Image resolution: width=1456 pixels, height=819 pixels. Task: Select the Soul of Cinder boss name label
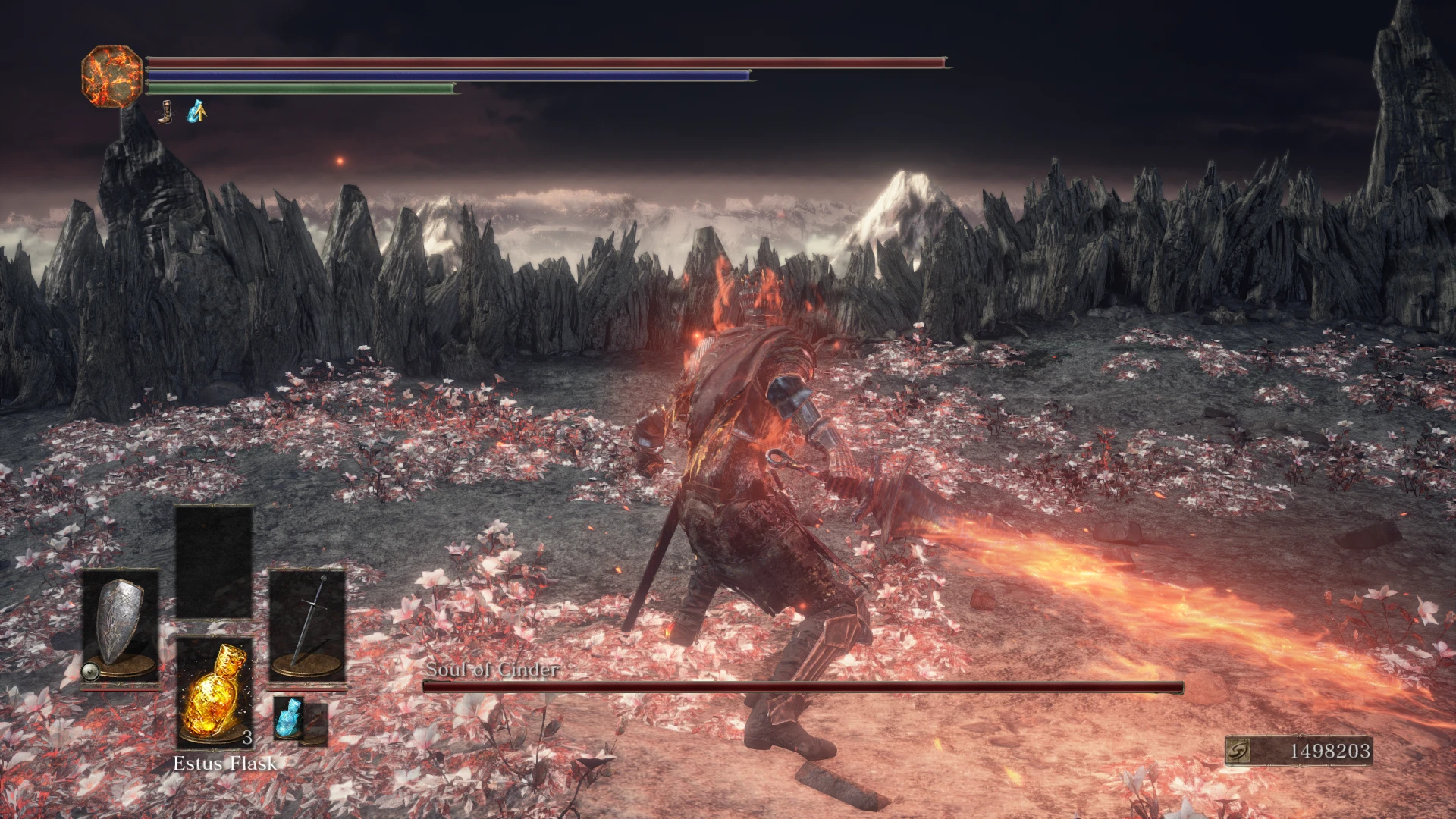click(x=494, y=670)
